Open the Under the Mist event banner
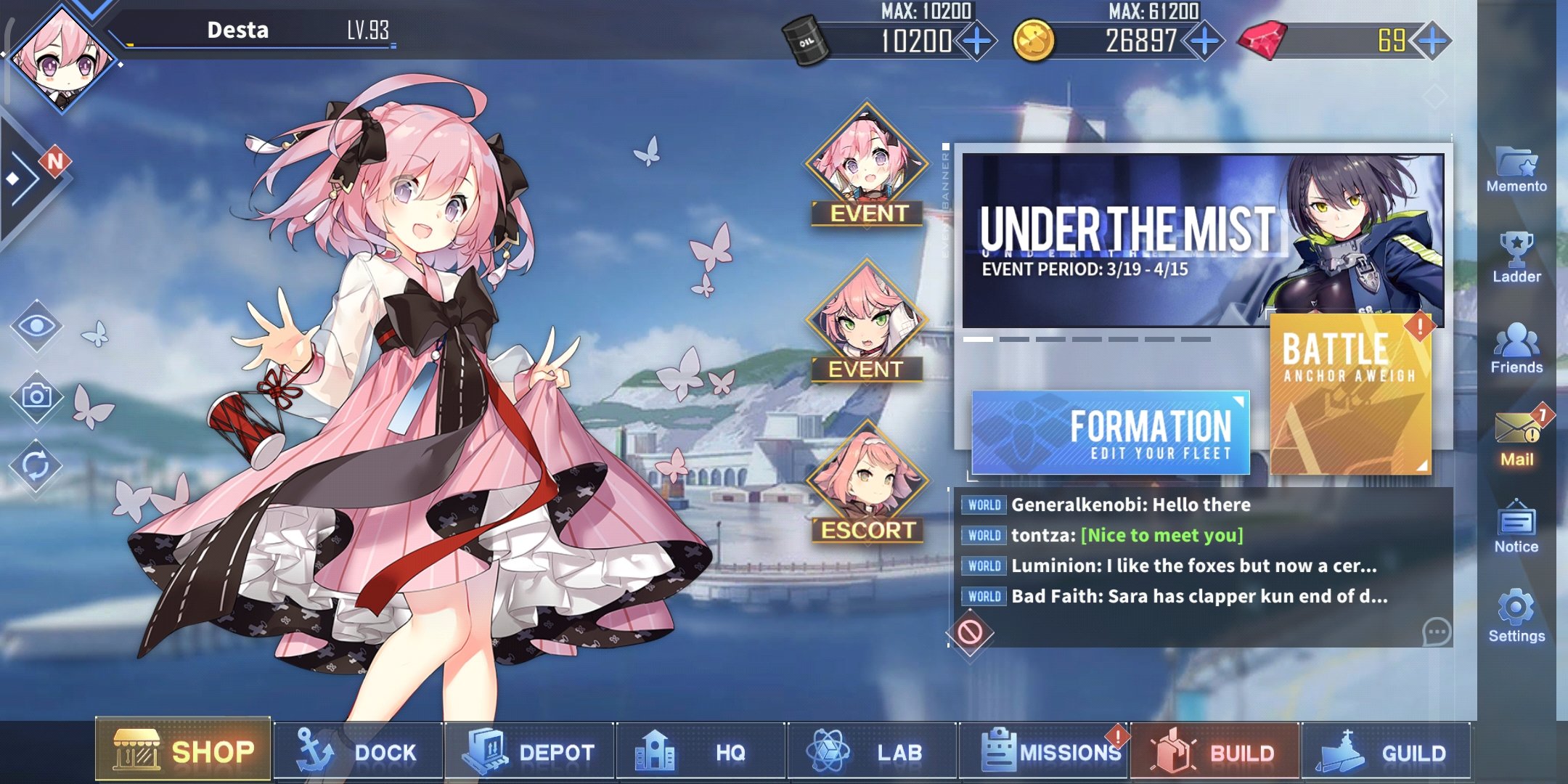Screen dimensions: 1568x784 pos(1201,240)
